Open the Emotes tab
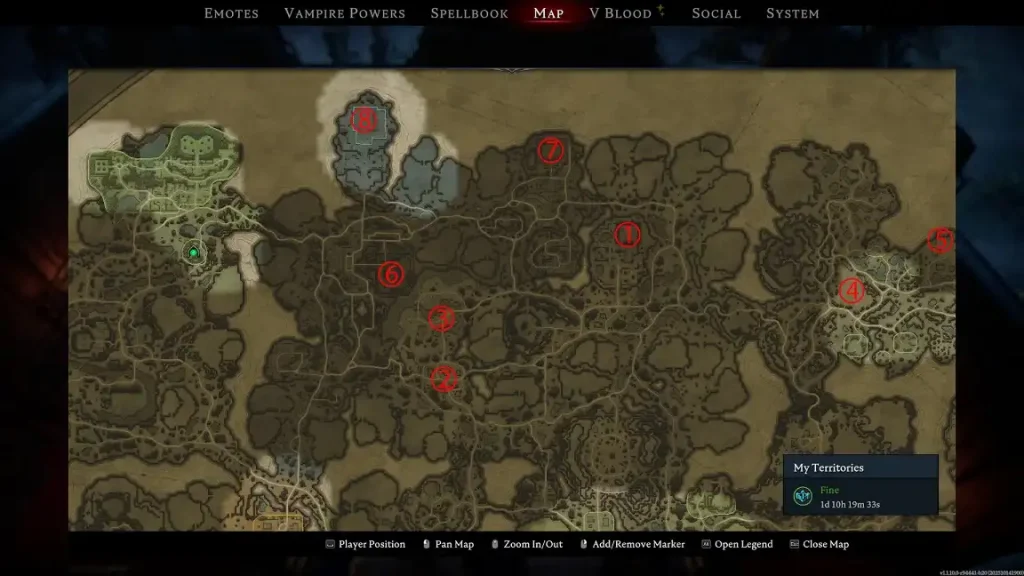Image resolution: width=1024 pixels, height=576 pixels. [x=231, y=13]
